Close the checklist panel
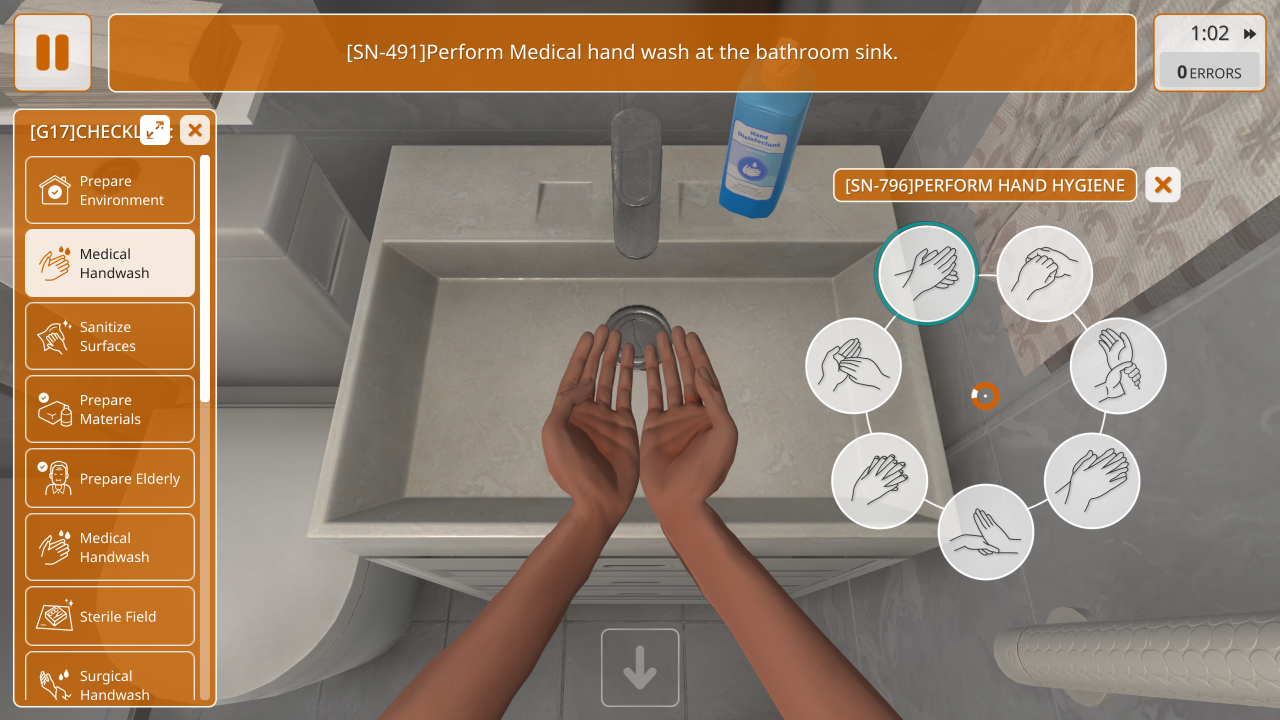 click(195, 129)
